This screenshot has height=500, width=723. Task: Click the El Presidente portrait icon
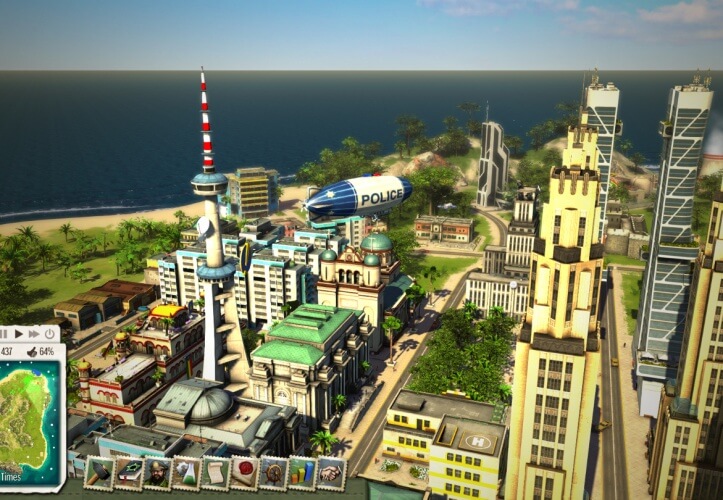(157, 471)
